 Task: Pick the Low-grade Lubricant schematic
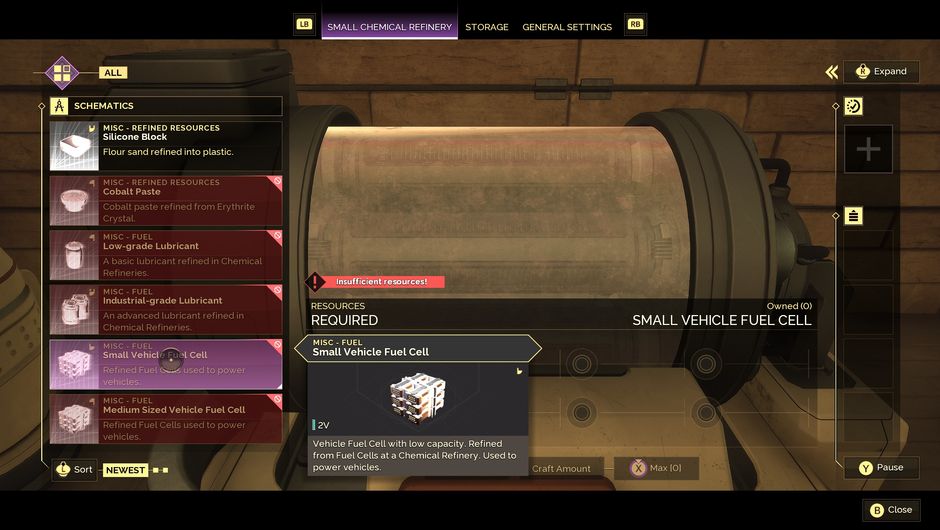tap(166, 255)
